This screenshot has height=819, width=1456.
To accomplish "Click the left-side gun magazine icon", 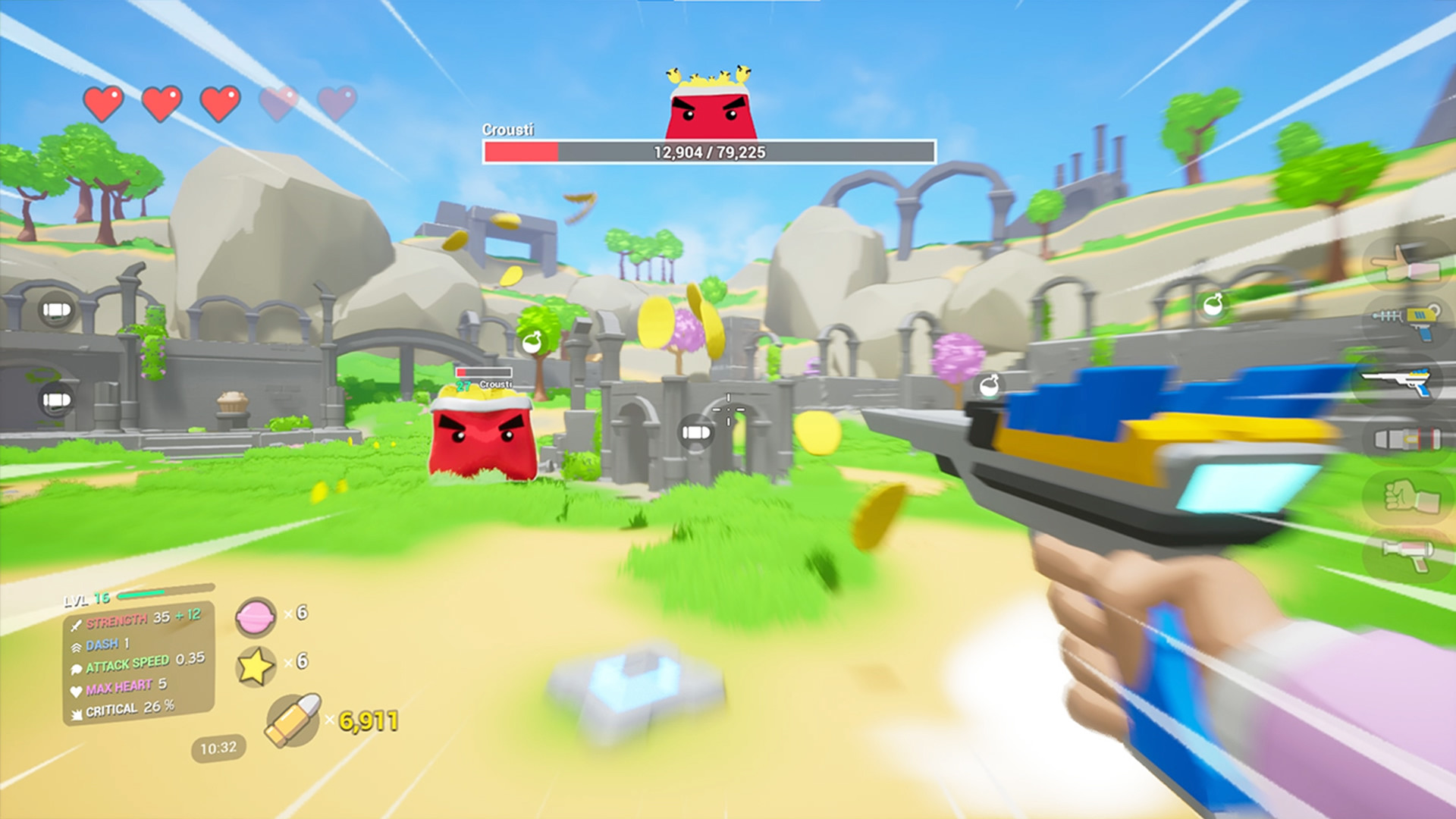I will [x=55, y=309].
